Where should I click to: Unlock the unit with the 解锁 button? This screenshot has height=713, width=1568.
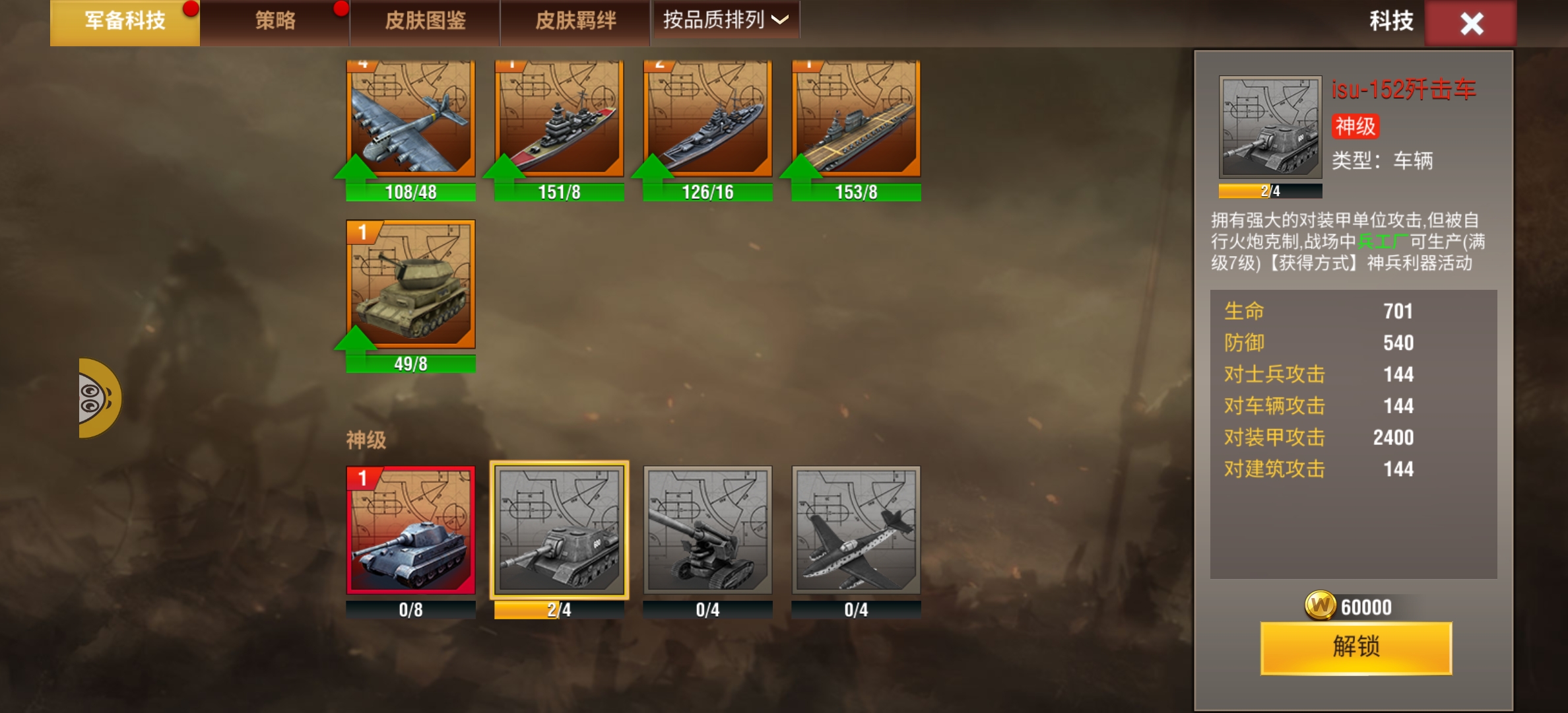(1356, 648)
